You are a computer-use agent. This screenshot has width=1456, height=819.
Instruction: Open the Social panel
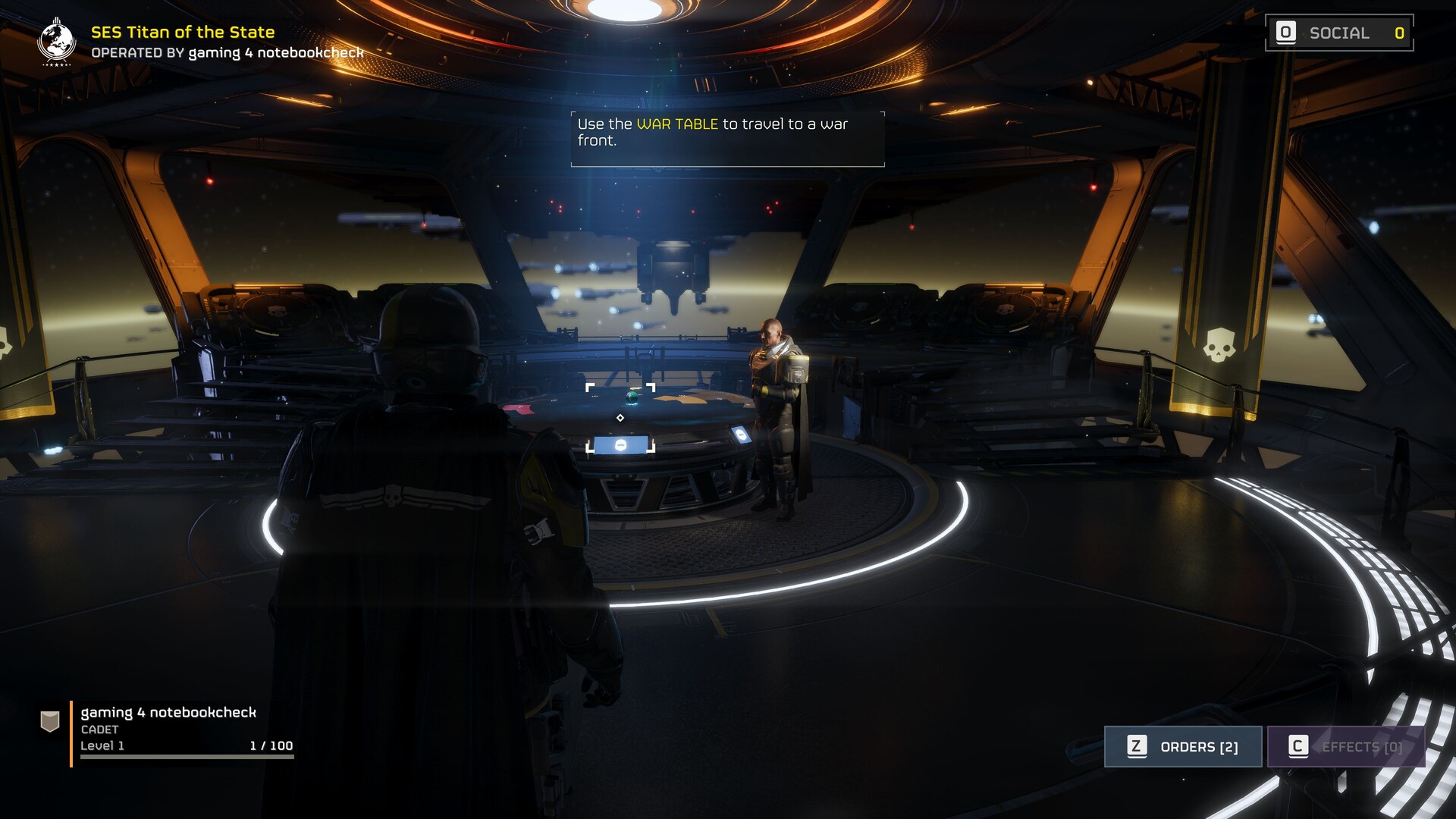pyautogui.click(x=1338, y=33)
